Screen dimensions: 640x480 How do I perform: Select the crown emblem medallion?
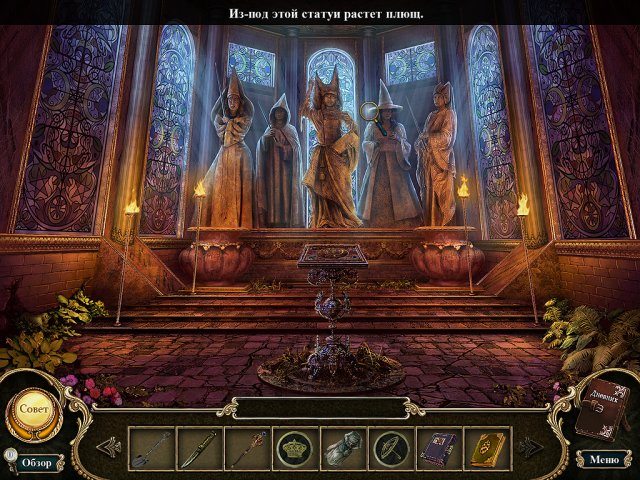pyautogui.click(x=295, y=447)
